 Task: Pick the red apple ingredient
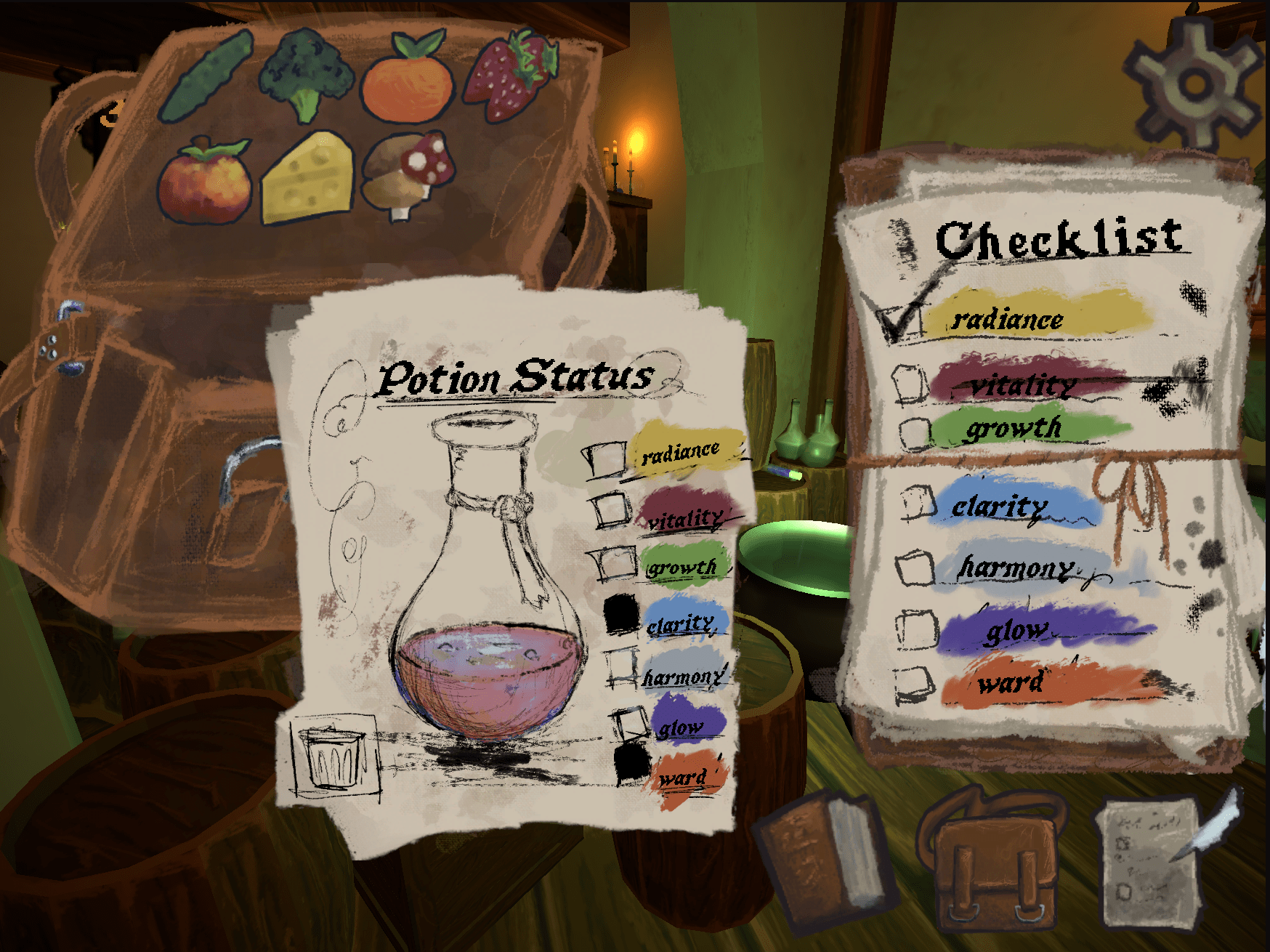click(x=206, y=182)
